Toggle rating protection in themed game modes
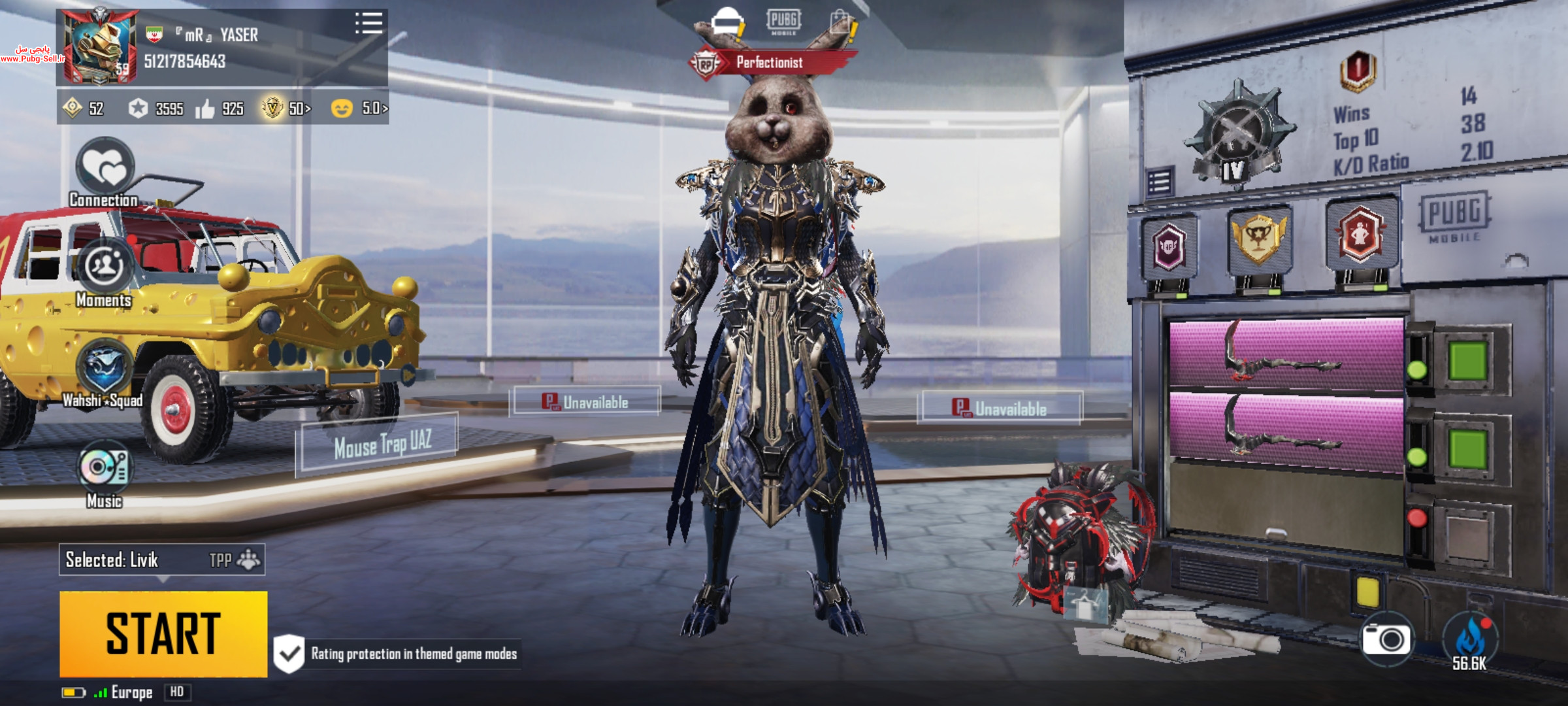This screenshot has height=706, width=1568. (289, 653)
